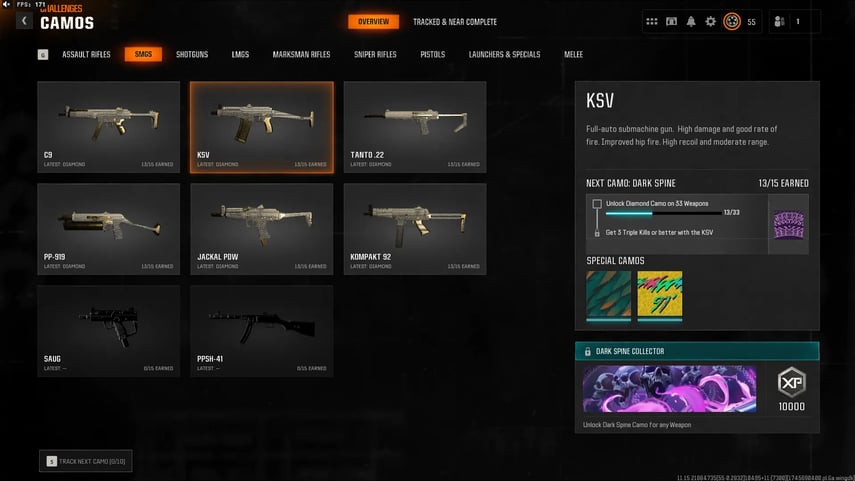Viewport: 855px width, 481px height.
Task: Switch to the Assault Rifles tab
Action: tap(86, 54)
